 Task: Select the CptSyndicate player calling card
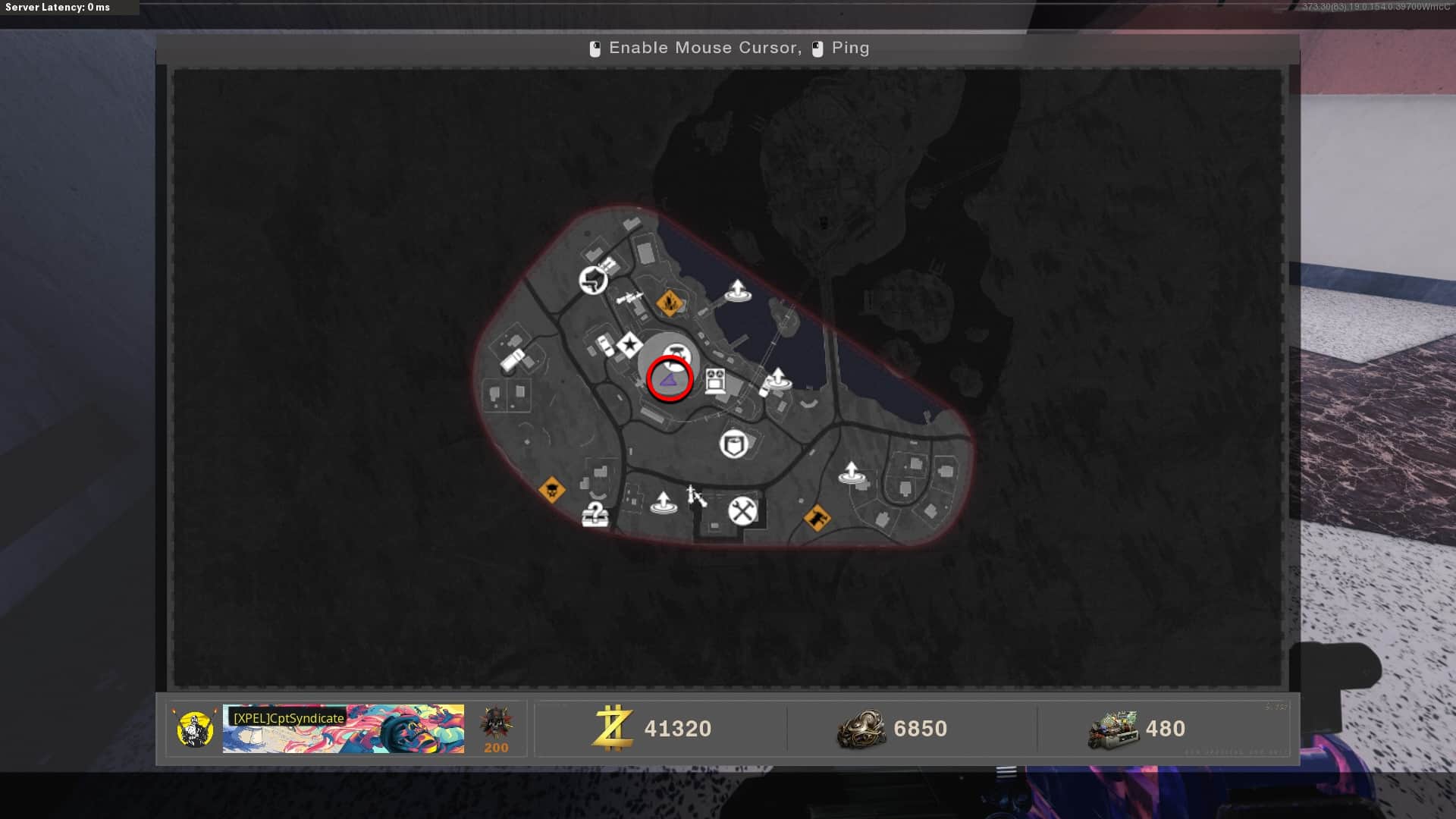point(344,729)
